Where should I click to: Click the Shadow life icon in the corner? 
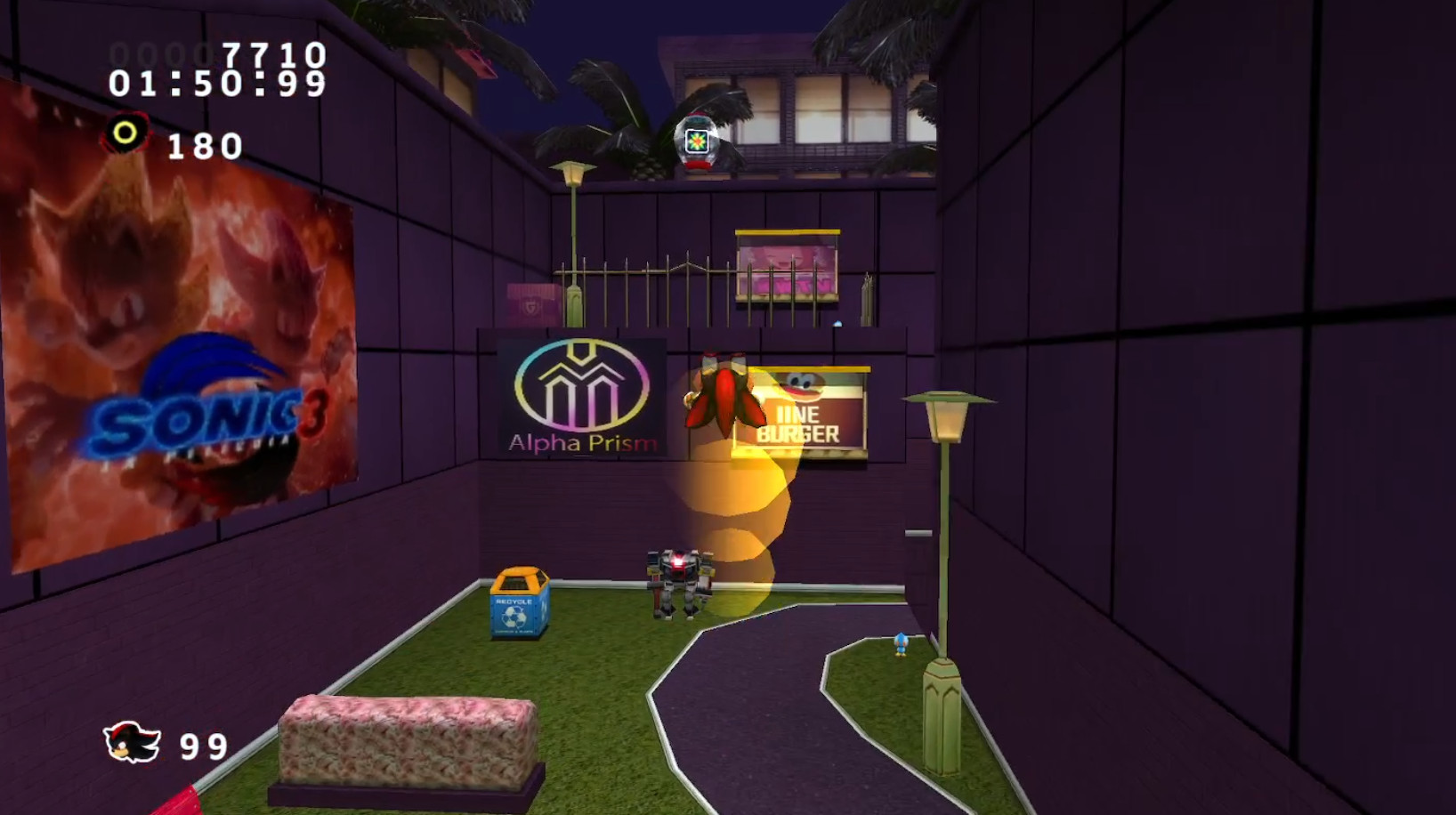click(x=130, y=742)
